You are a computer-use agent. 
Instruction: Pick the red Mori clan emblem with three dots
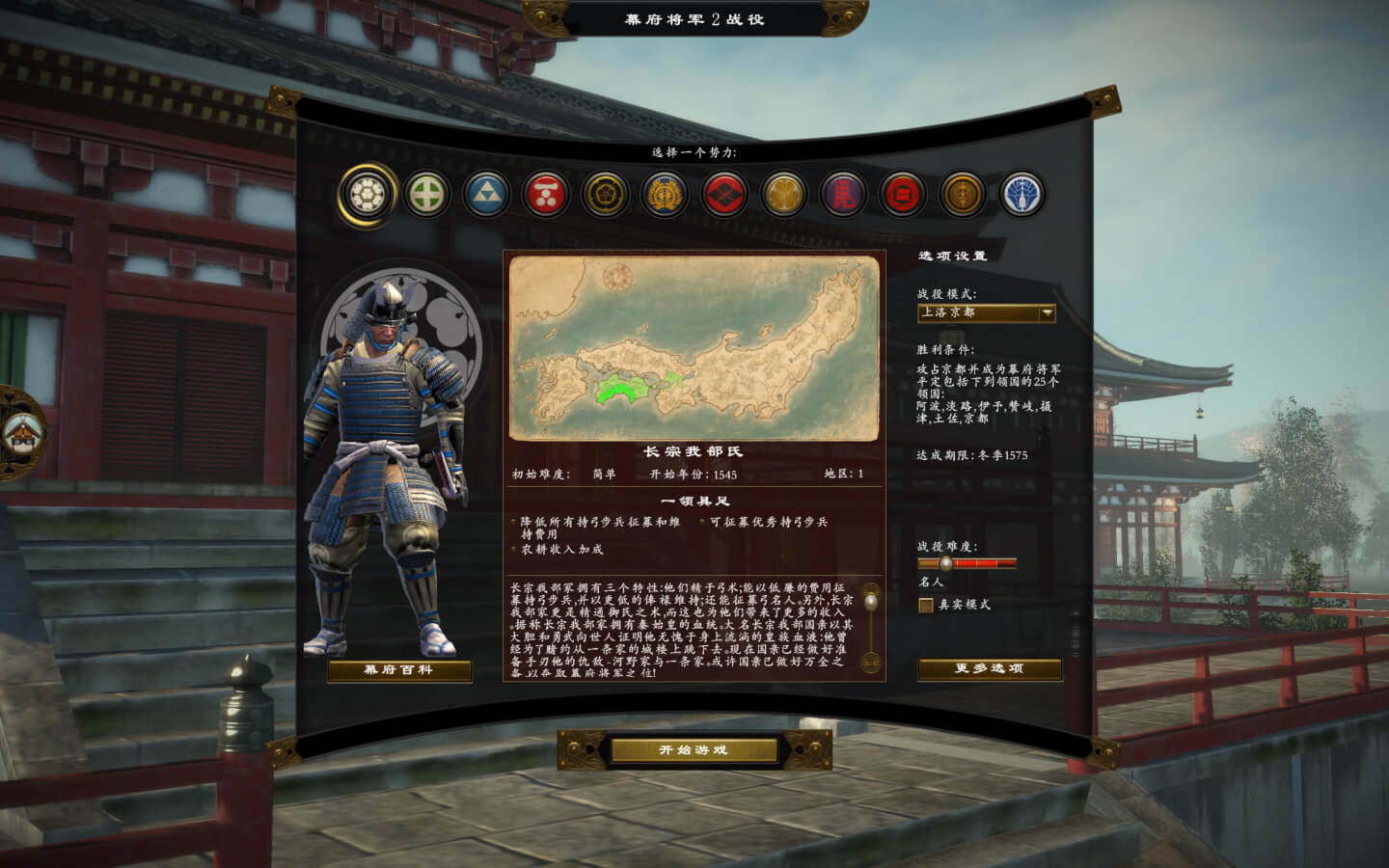(x=546, y=195)
